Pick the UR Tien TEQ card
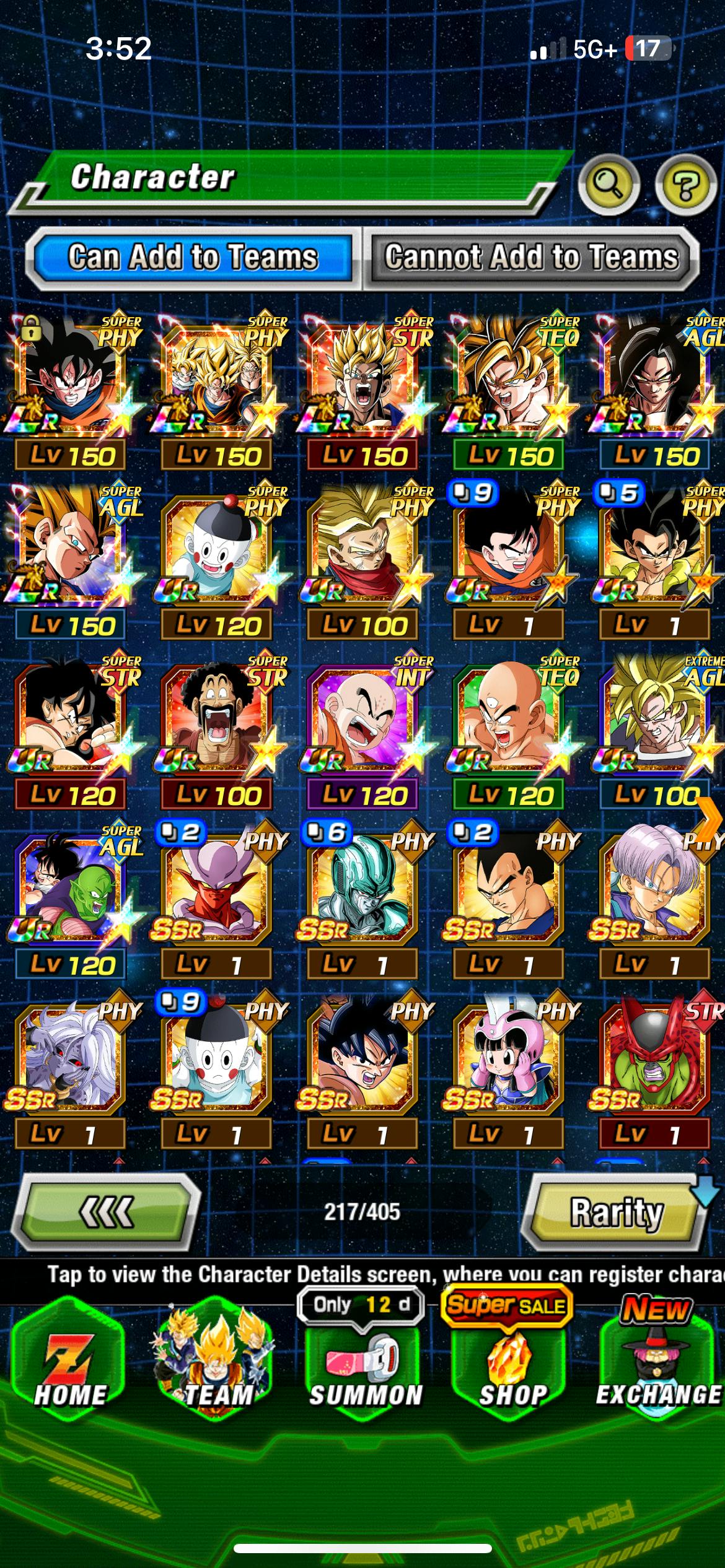 coord(509,718)
